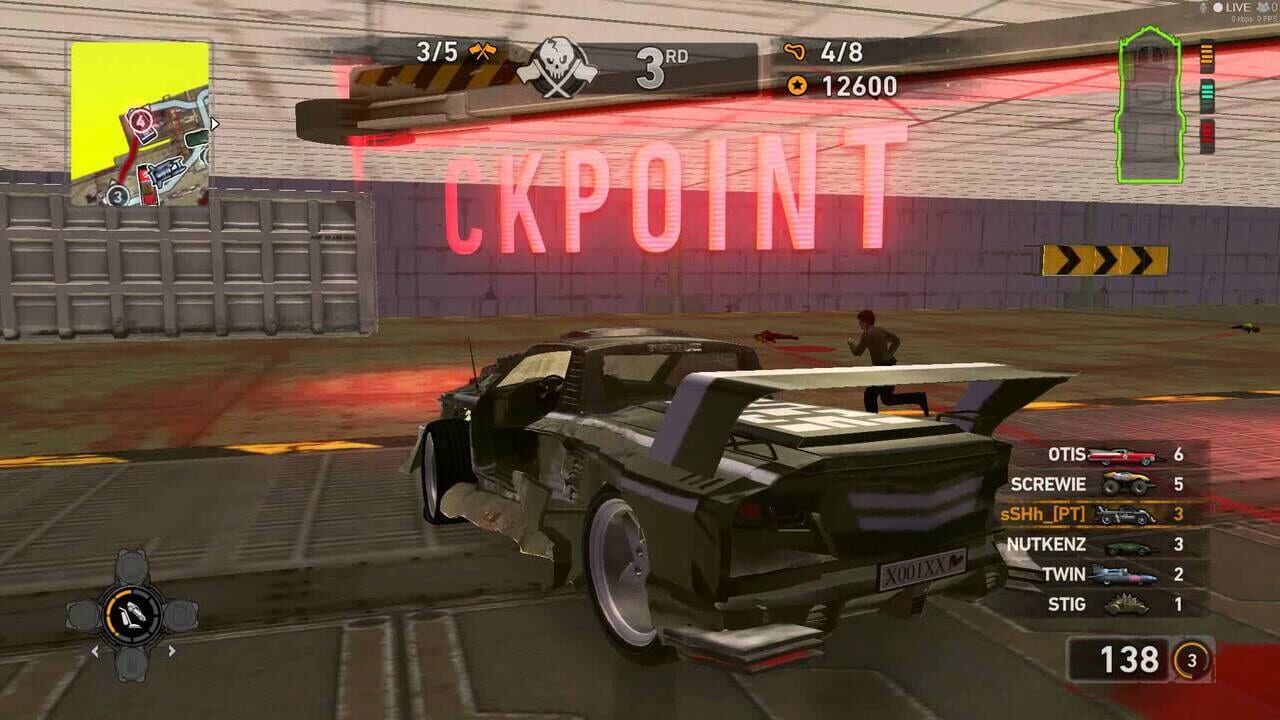The height and width of the screenshot is (720, 1280).
Task: Expand checkpoint marker 4 on the minimap
Action: 140,121
